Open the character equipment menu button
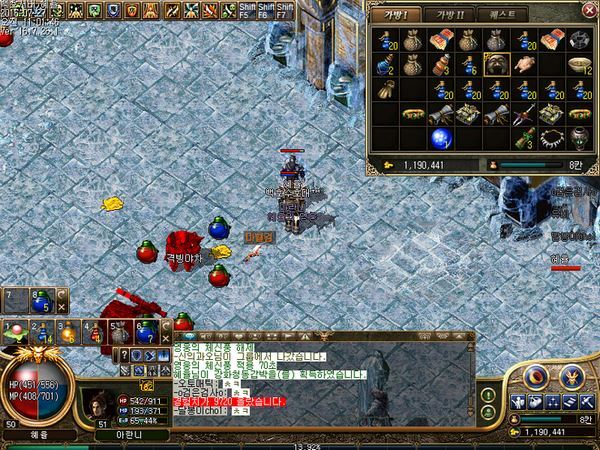The height and width of the screenshot is (450, 600). [518, 401]
